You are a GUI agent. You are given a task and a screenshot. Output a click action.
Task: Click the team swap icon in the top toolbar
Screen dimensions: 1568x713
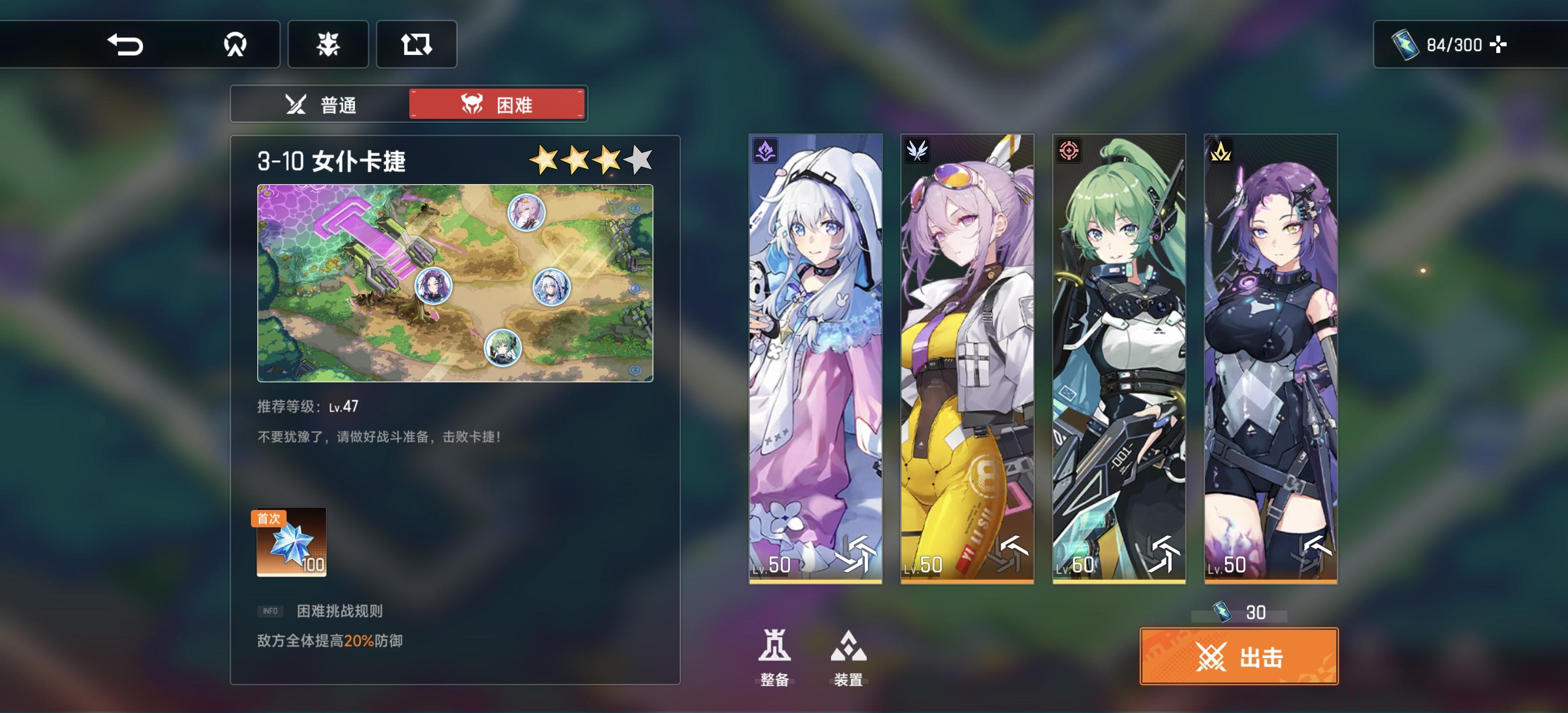coord(416,45)
